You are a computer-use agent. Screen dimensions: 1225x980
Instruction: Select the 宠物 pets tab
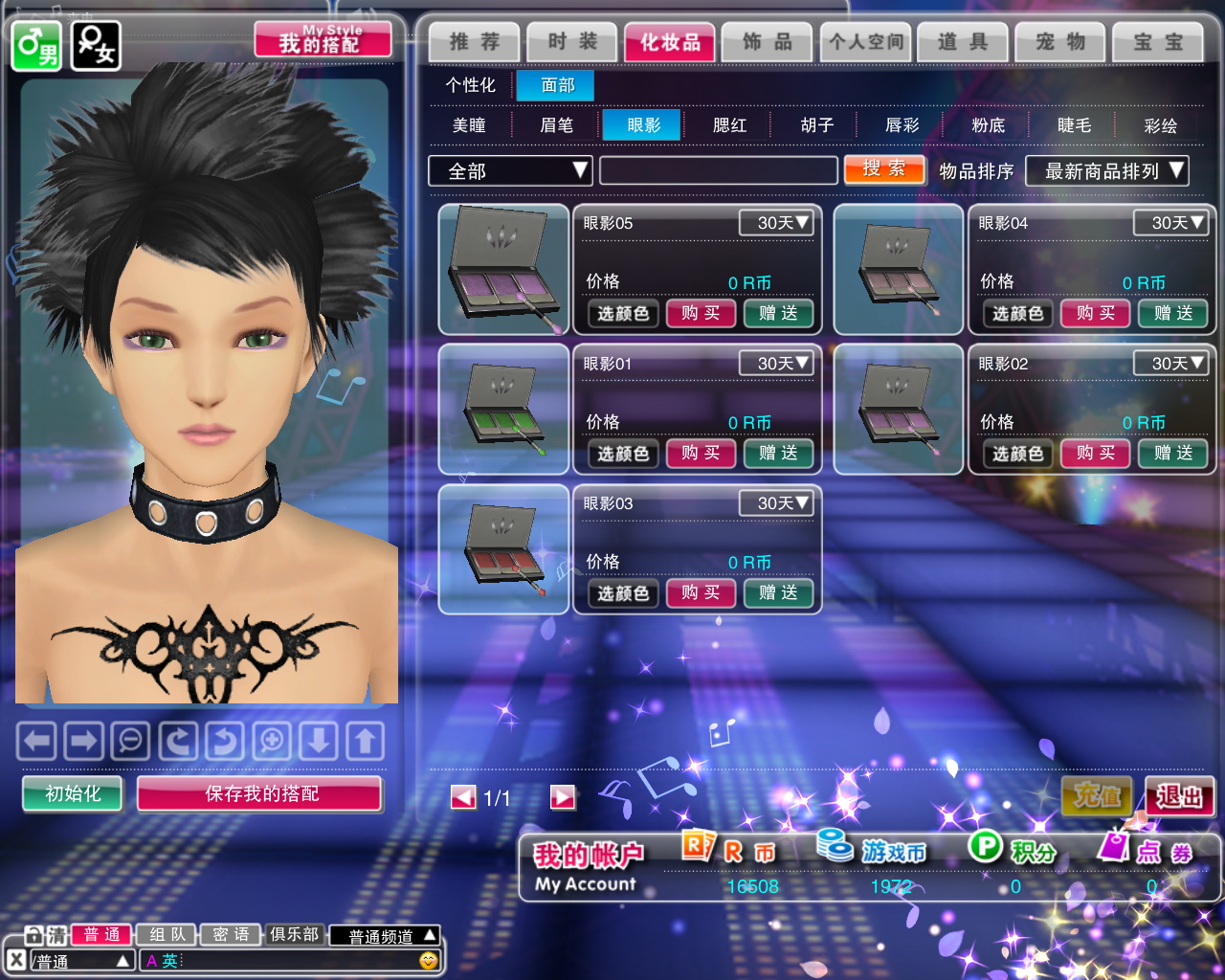pos(1060,42)
